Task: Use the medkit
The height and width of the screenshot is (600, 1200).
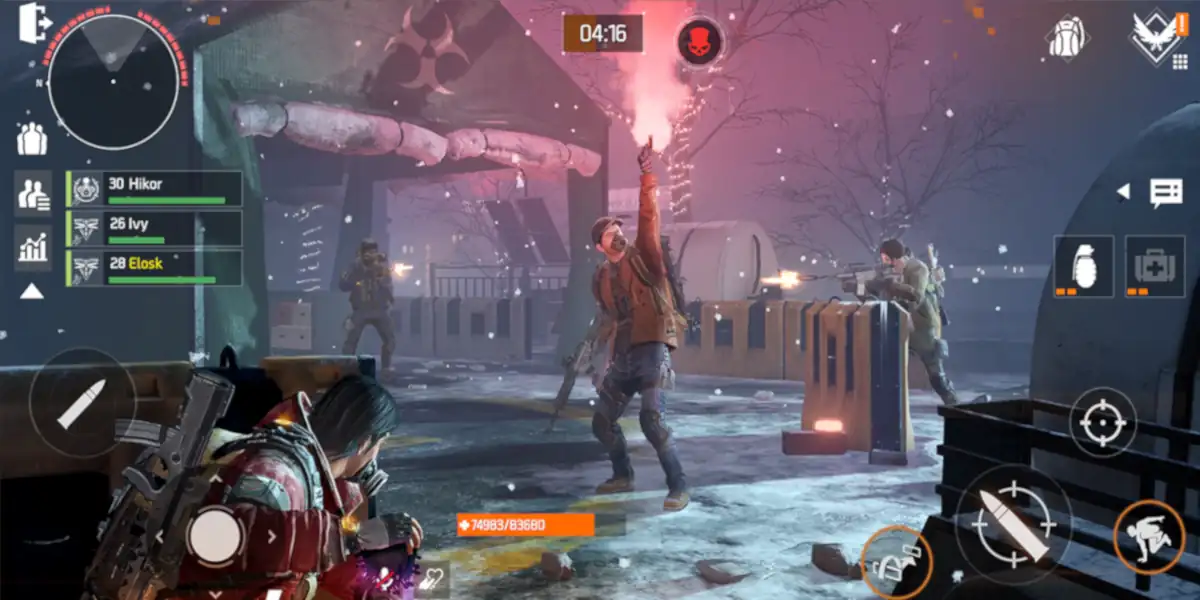Action: (x=1154, y=265)
